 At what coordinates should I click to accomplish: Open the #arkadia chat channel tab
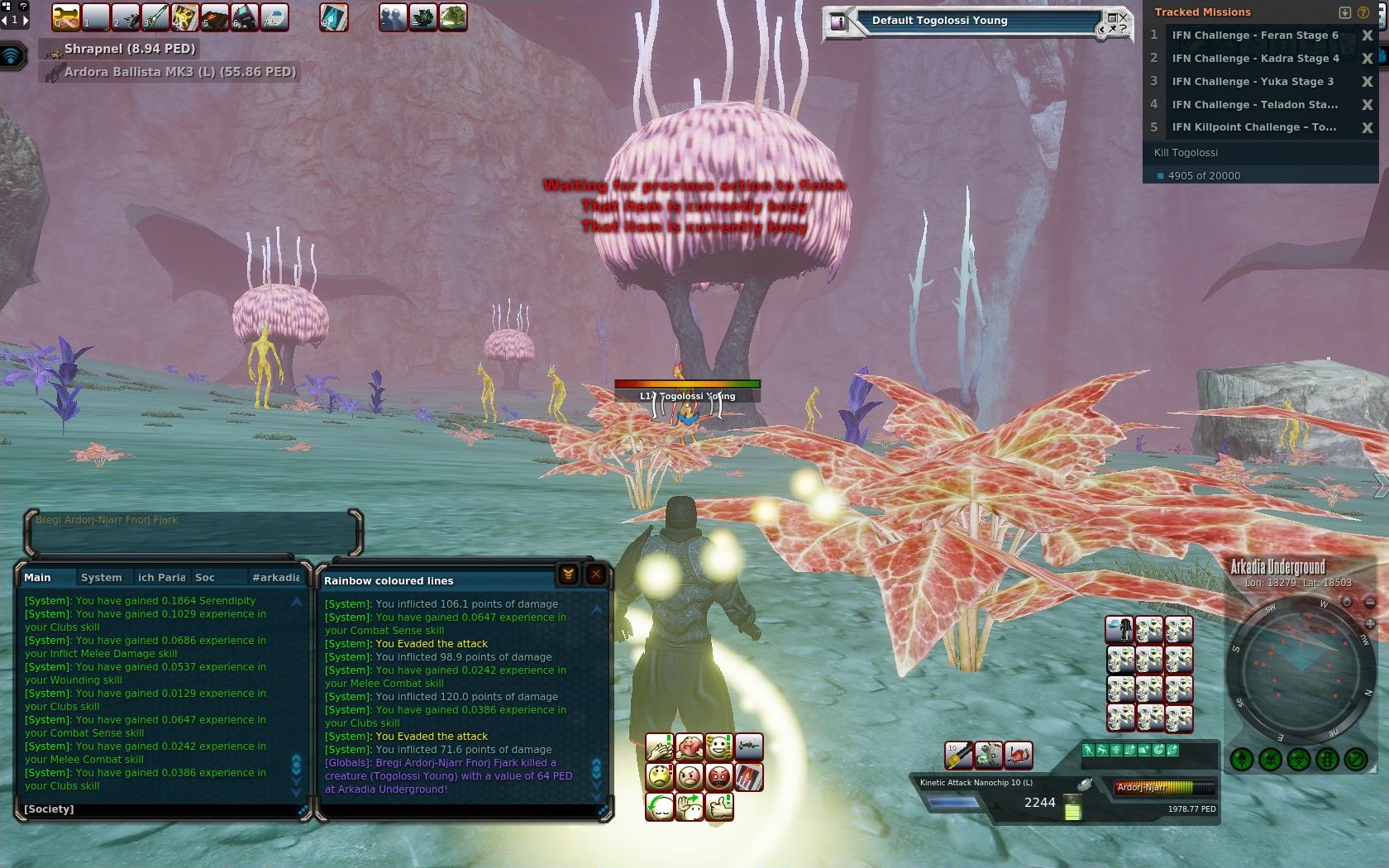(x=275, y=578)
